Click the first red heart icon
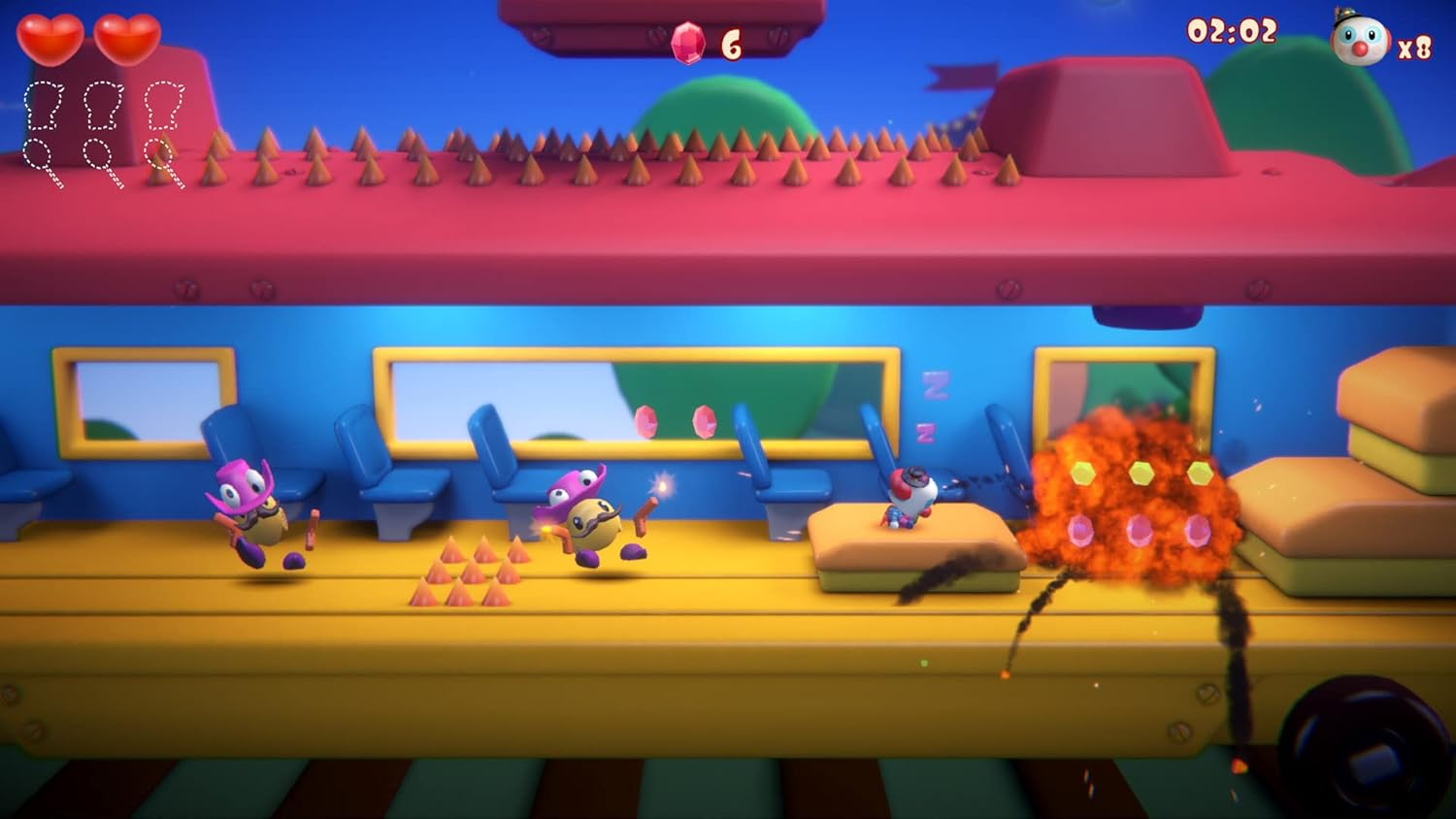 point(52,41)
